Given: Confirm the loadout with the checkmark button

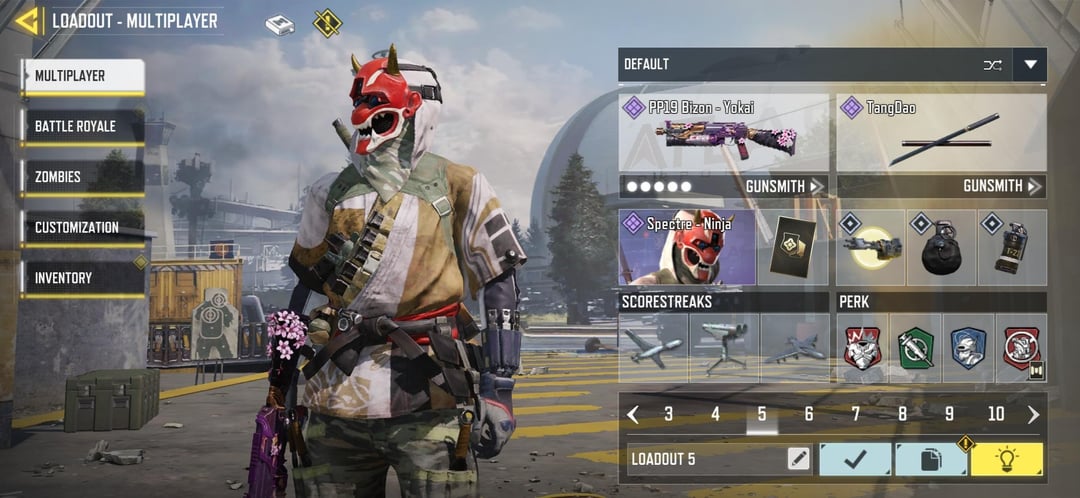Looking at the screenshot, I should [855, 459].
